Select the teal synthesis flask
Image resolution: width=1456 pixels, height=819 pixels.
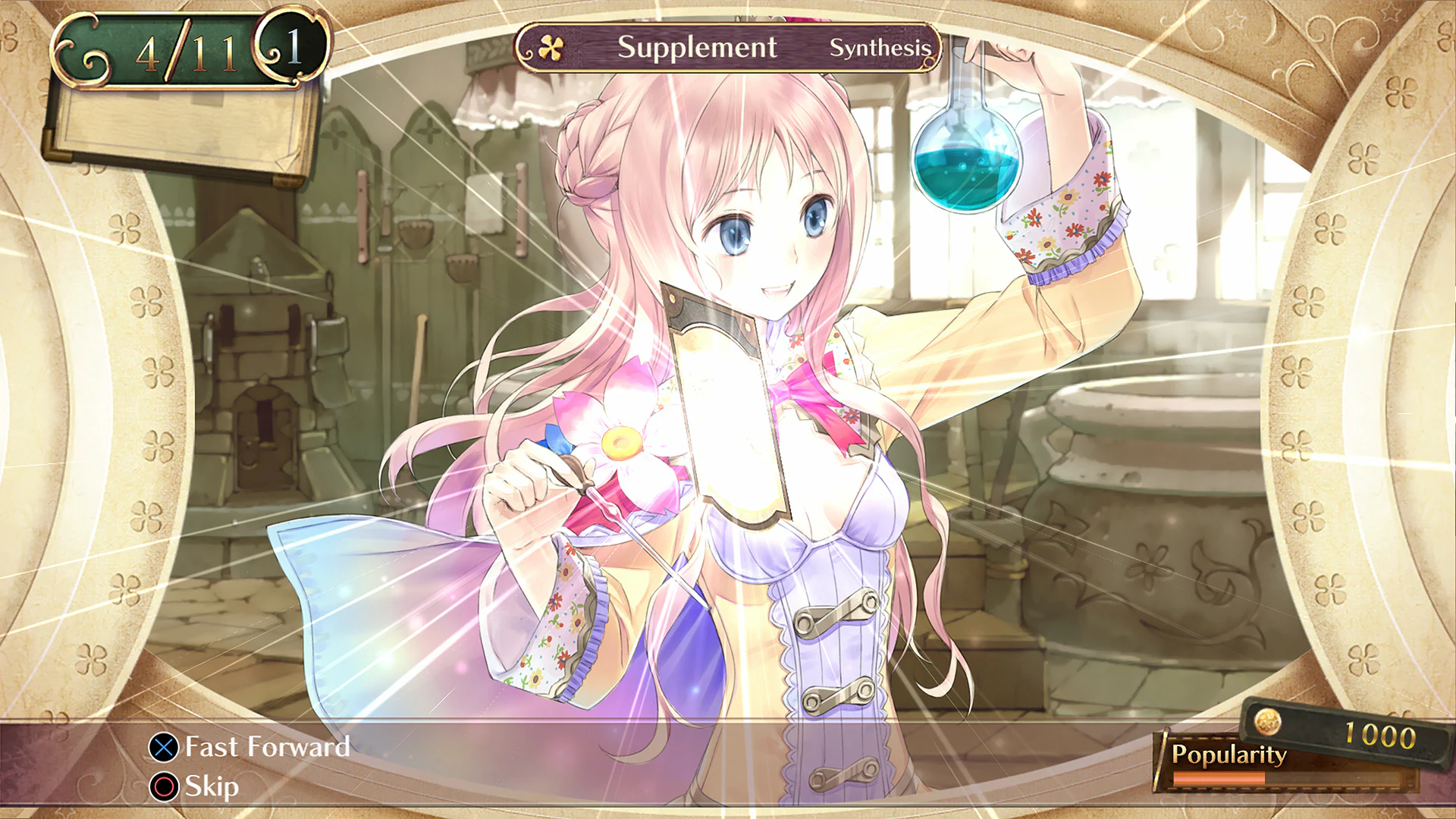click(964, 163)
